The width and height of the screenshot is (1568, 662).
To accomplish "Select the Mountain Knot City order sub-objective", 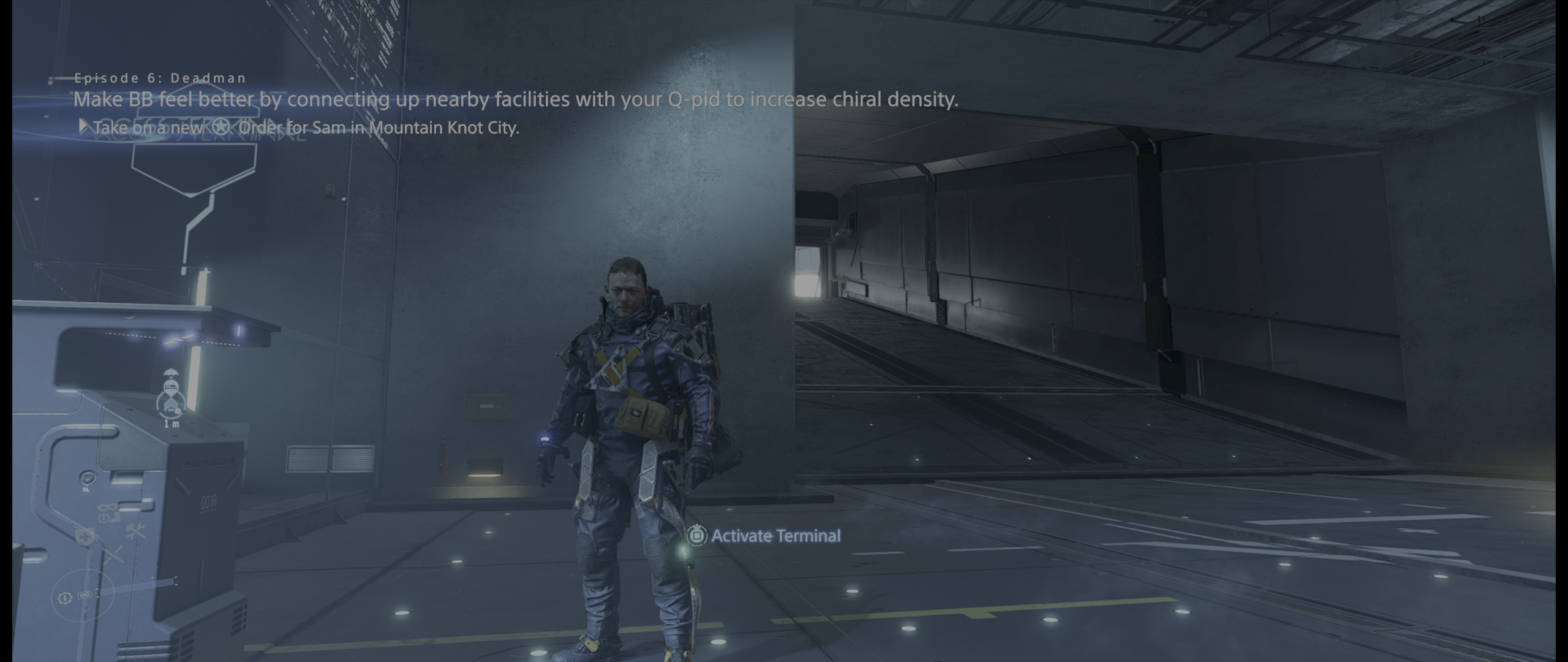I will click(305, 127).
